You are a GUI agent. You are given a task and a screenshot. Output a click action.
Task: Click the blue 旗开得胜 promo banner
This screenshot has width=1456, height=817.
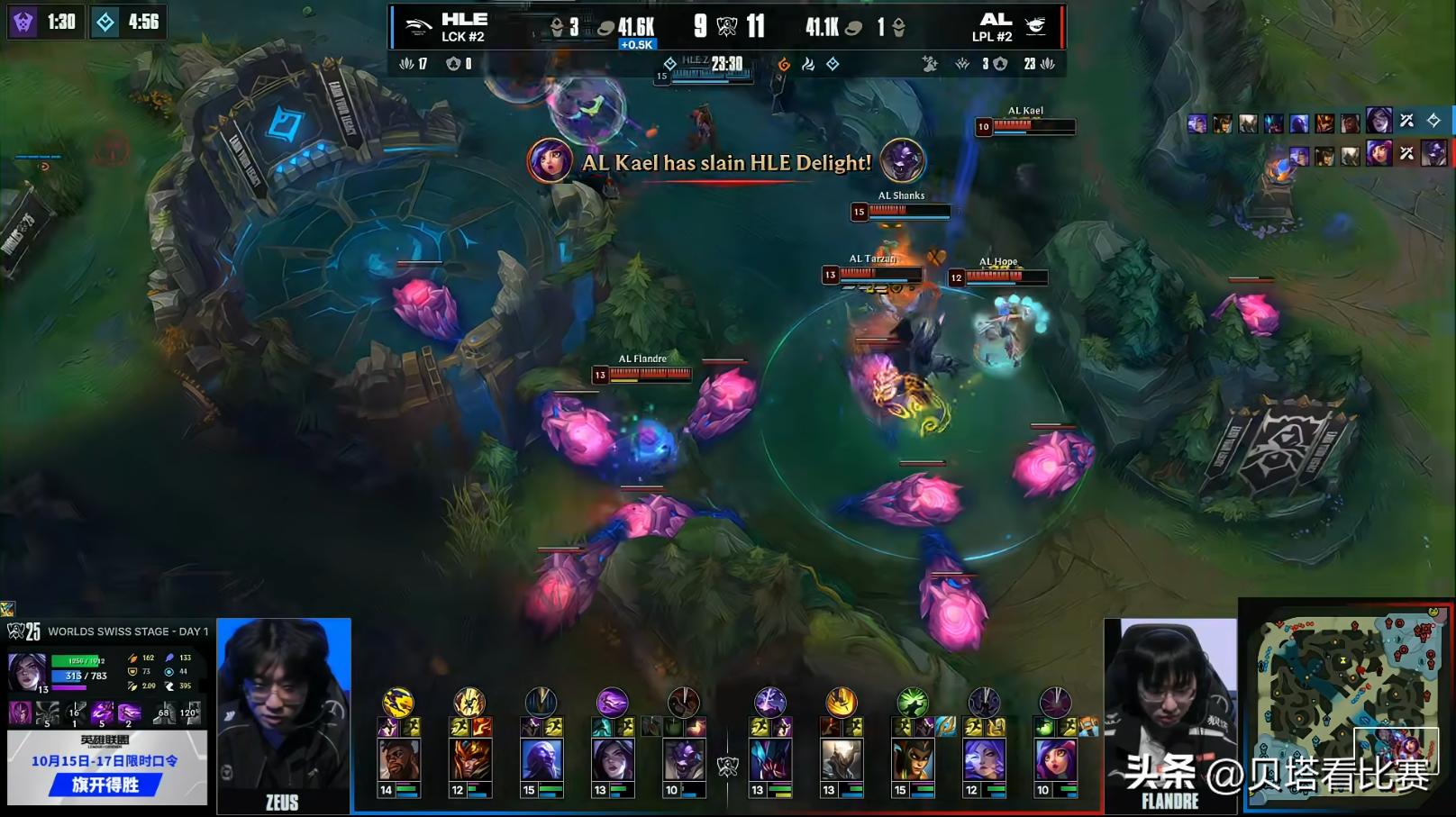tap(106, 785)
